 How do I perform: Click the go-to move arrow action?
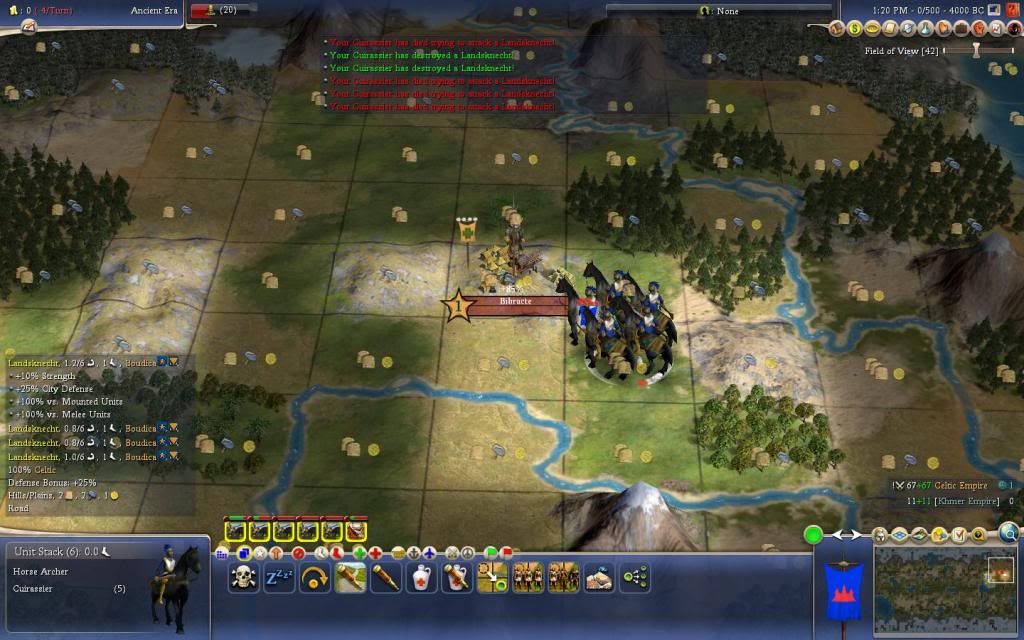(492, 577)
